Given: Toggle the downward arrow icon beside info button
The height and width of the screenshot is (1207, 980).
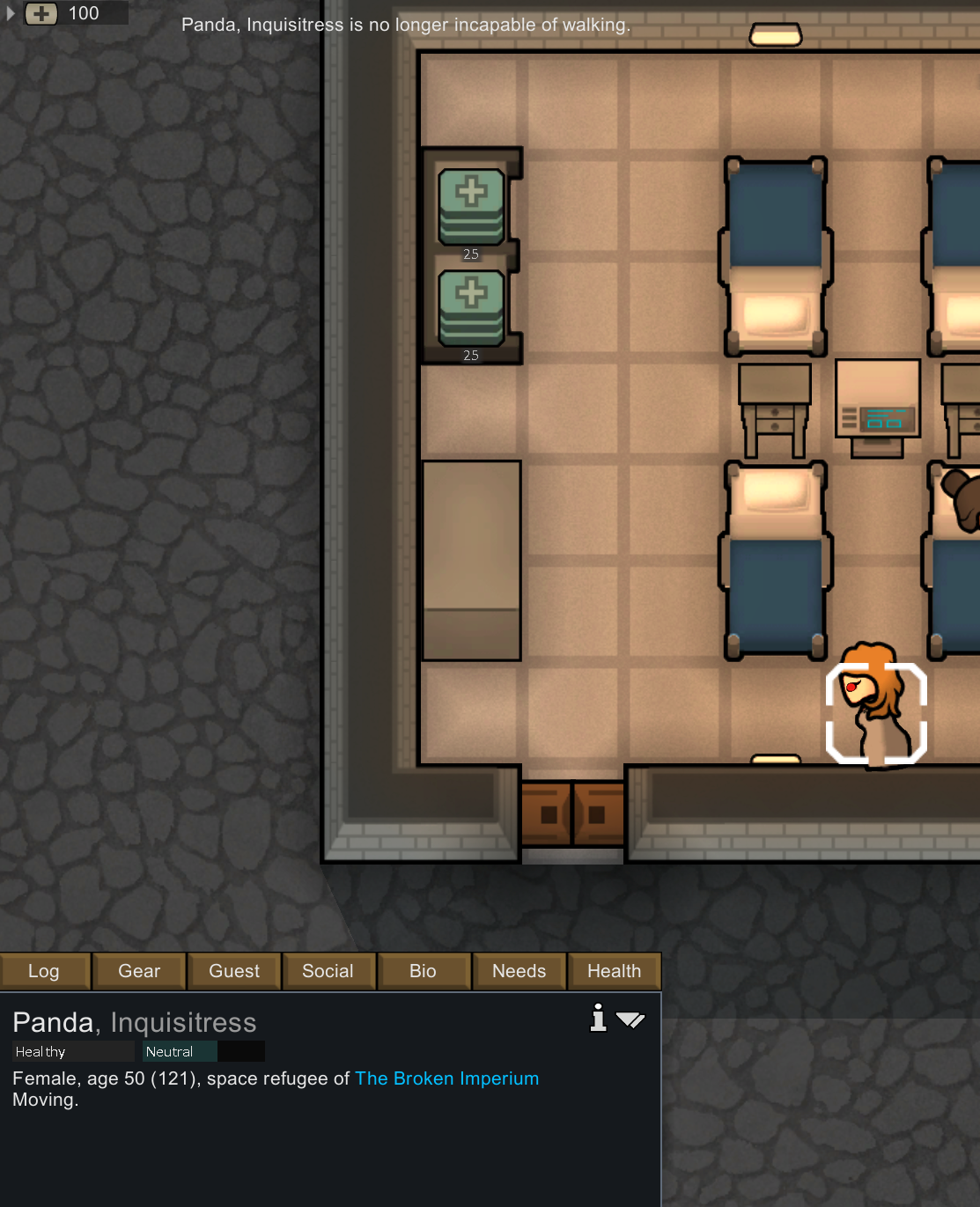Looking at the screenshot, I should (x=630, y=1019).
